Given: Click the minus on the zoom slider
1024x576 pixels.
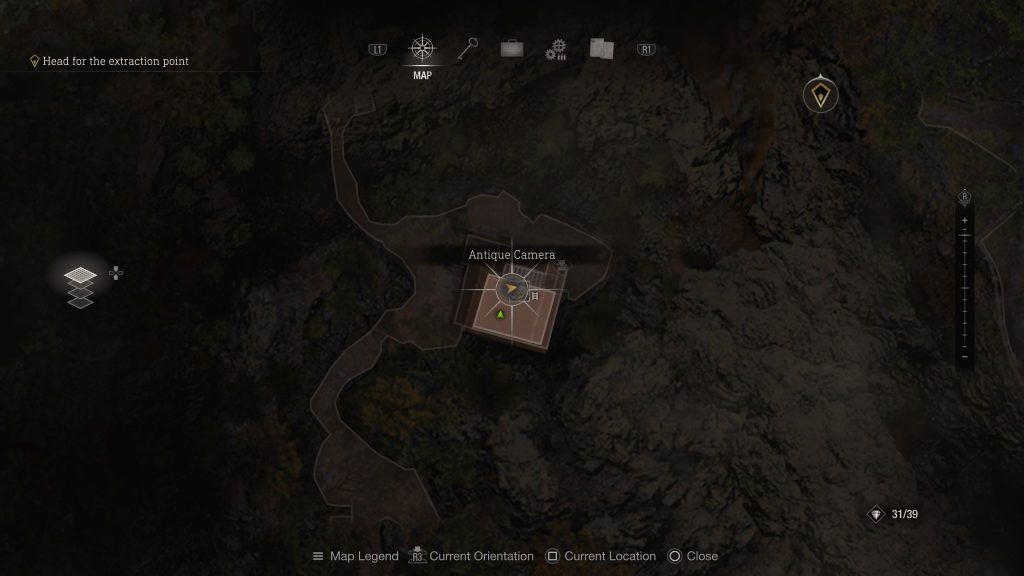Looking at the screenshot, I should click(x=964, y=356).
